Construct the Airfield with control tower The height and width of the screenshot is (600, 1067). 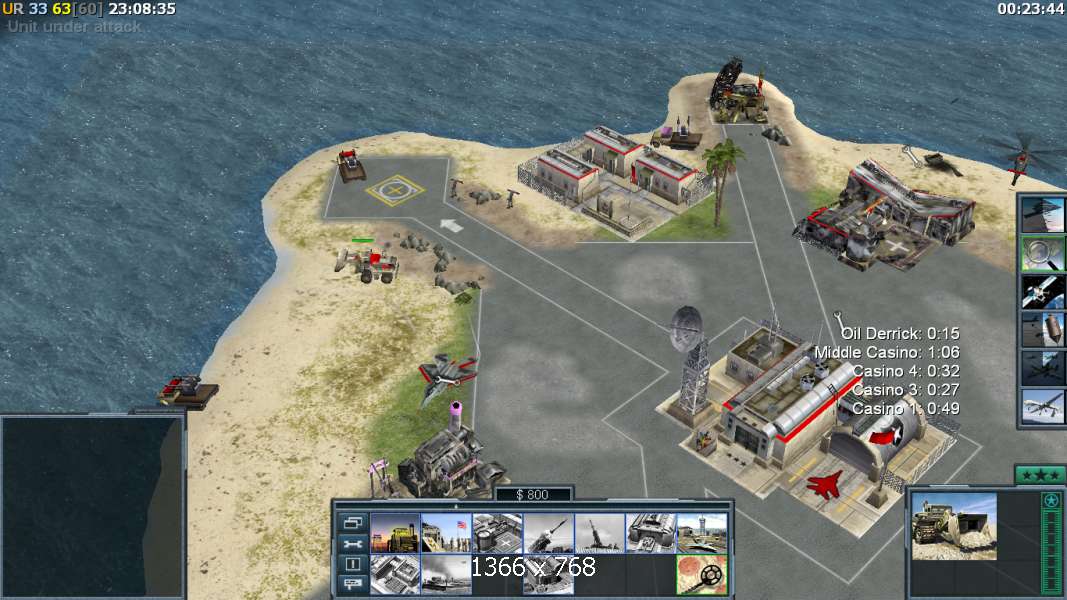701,533
